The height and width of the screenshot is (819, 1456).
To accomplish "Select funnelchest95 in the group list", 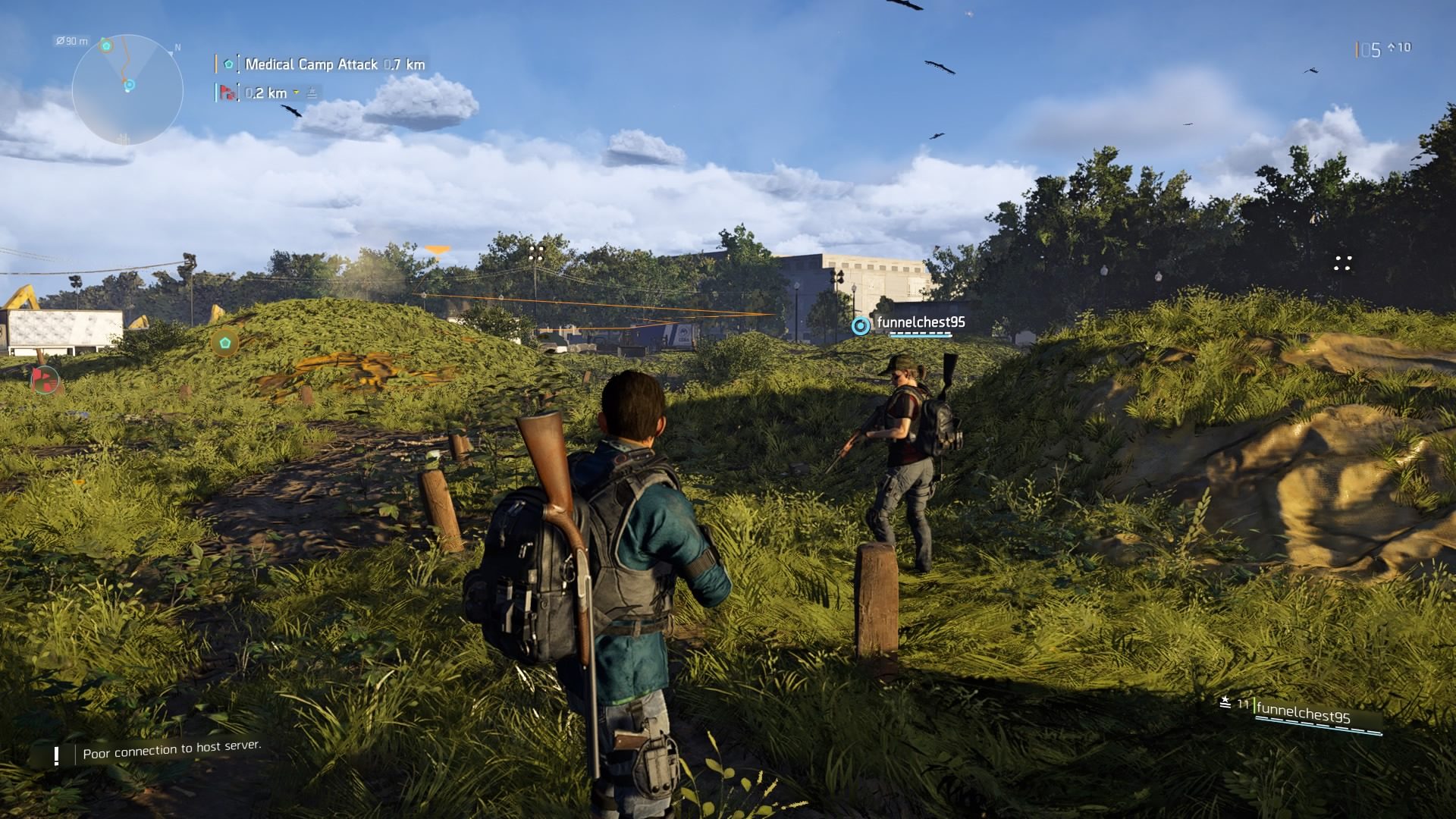I will click(1303, 714).
